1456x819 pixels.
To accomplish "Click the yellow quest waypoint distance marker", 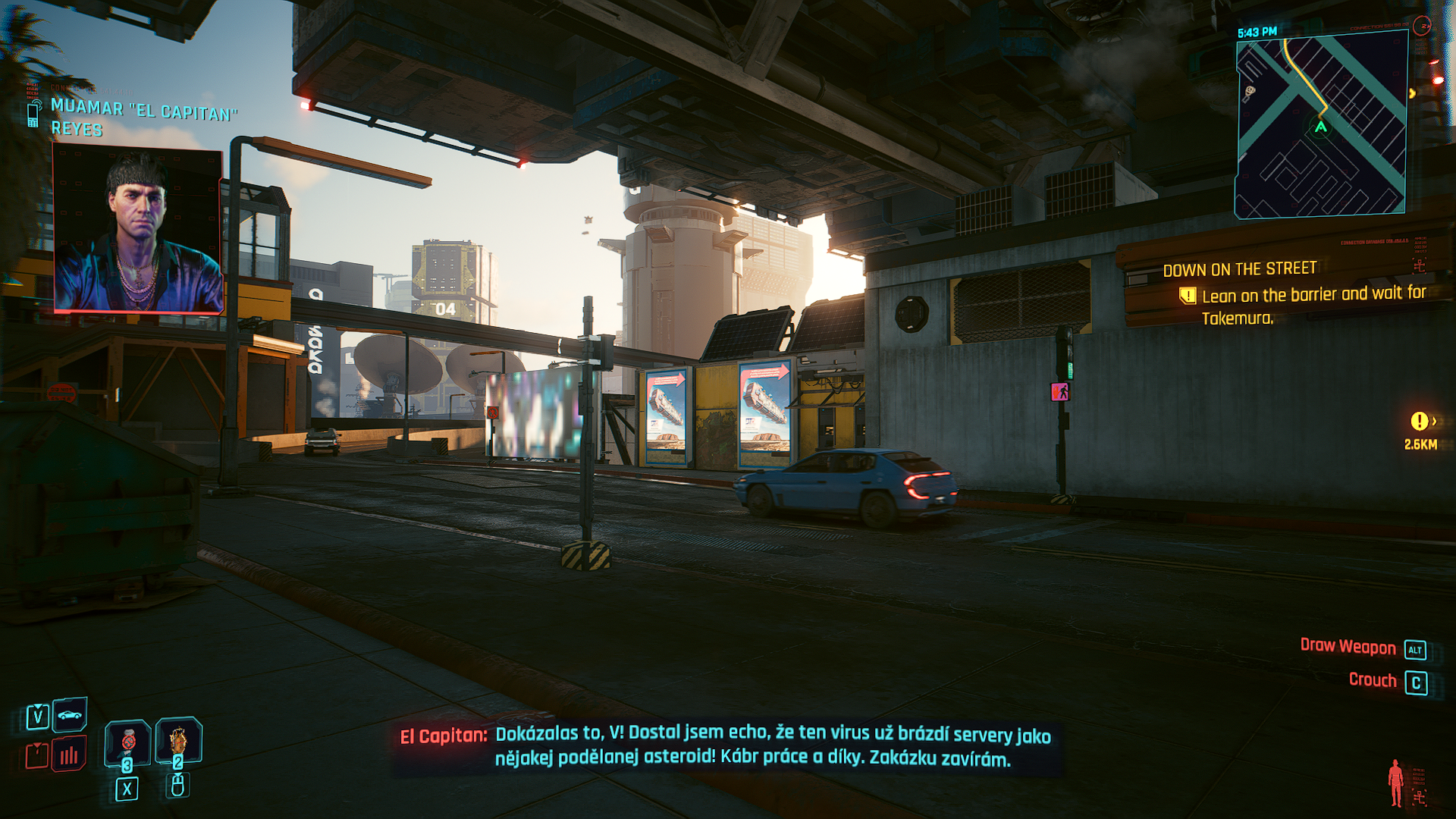I will click(1420, 430).
